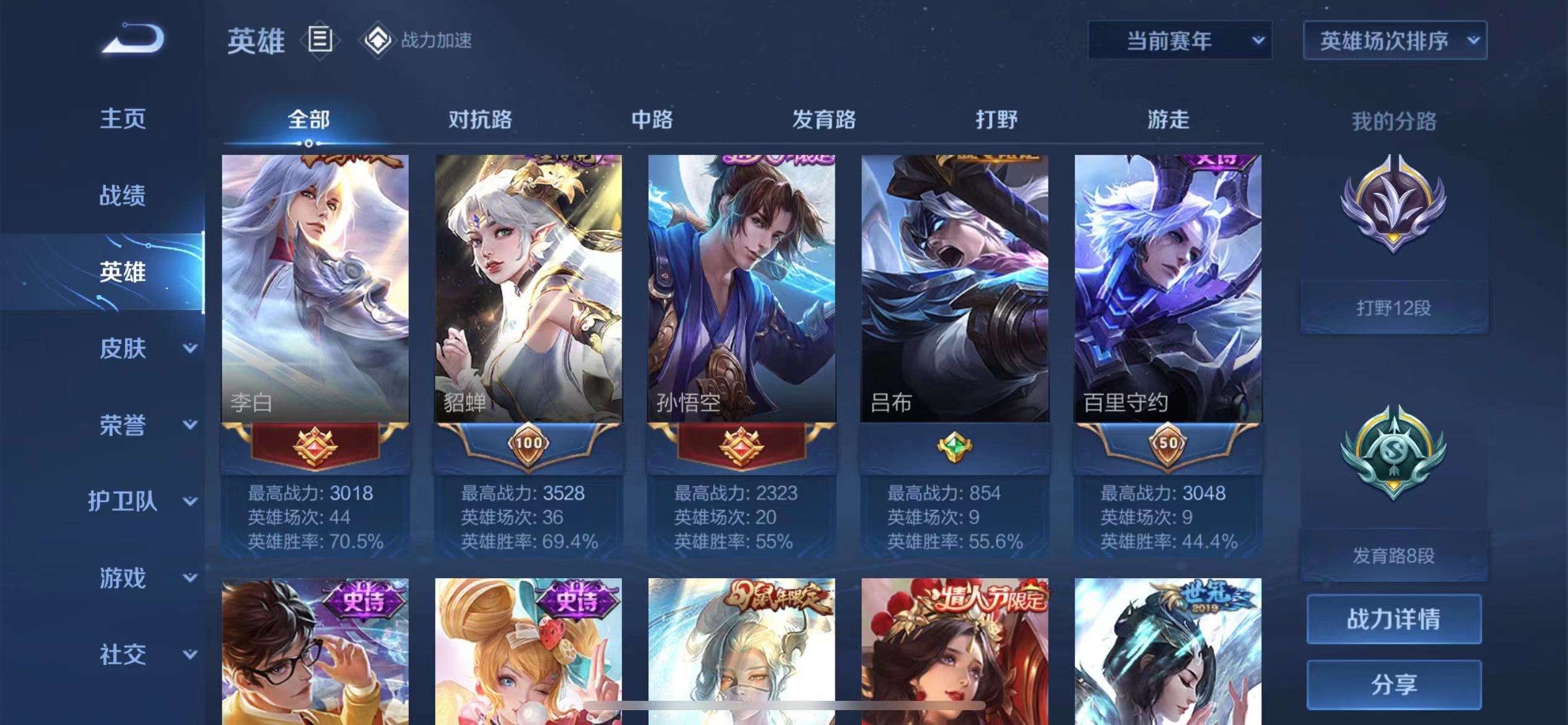Select the 全部 heroes tab
The image size is (1568, 725).
tap(308, 121)
